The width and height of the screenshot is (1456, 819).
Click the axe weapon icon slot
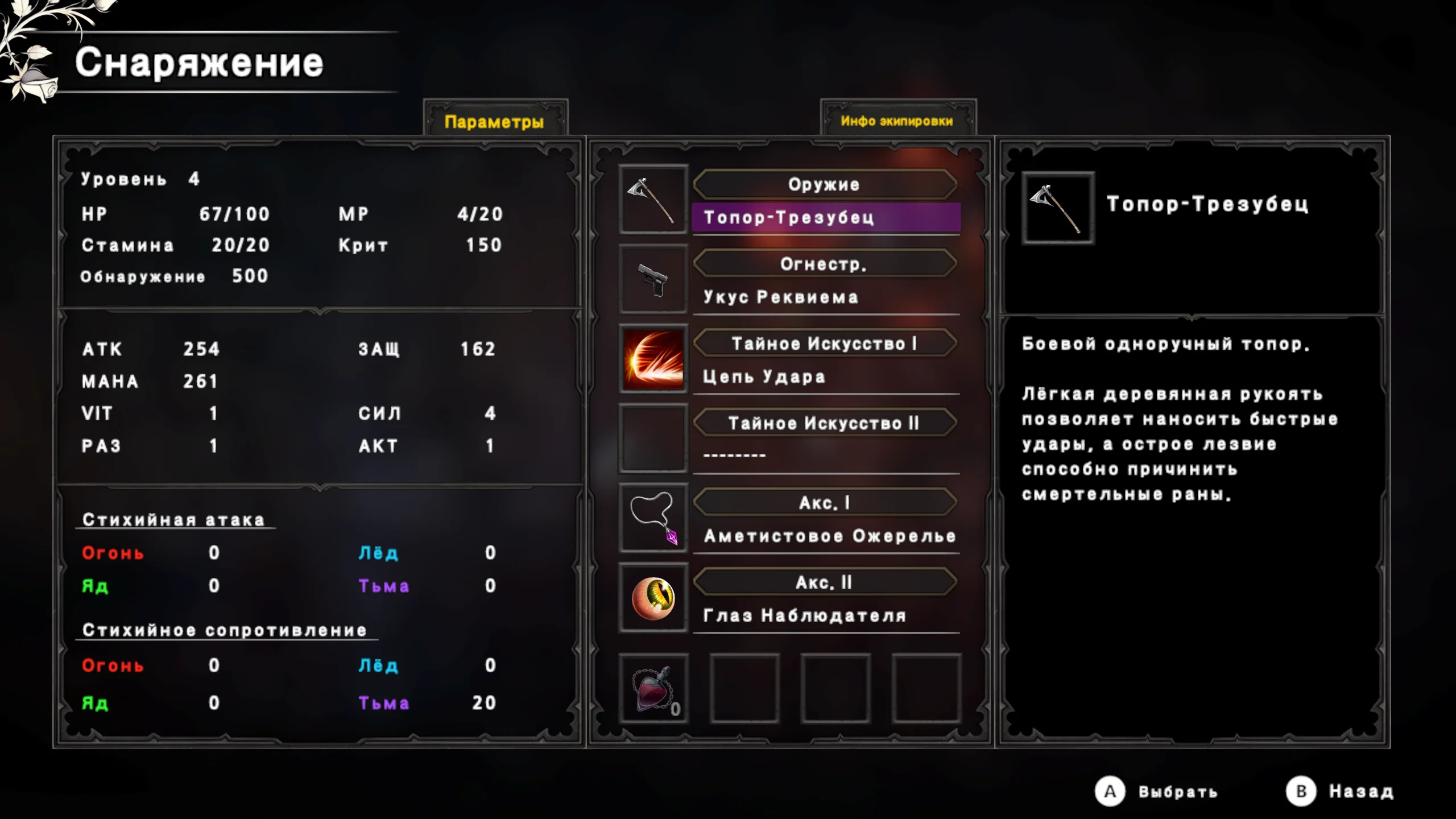[653, 200]
